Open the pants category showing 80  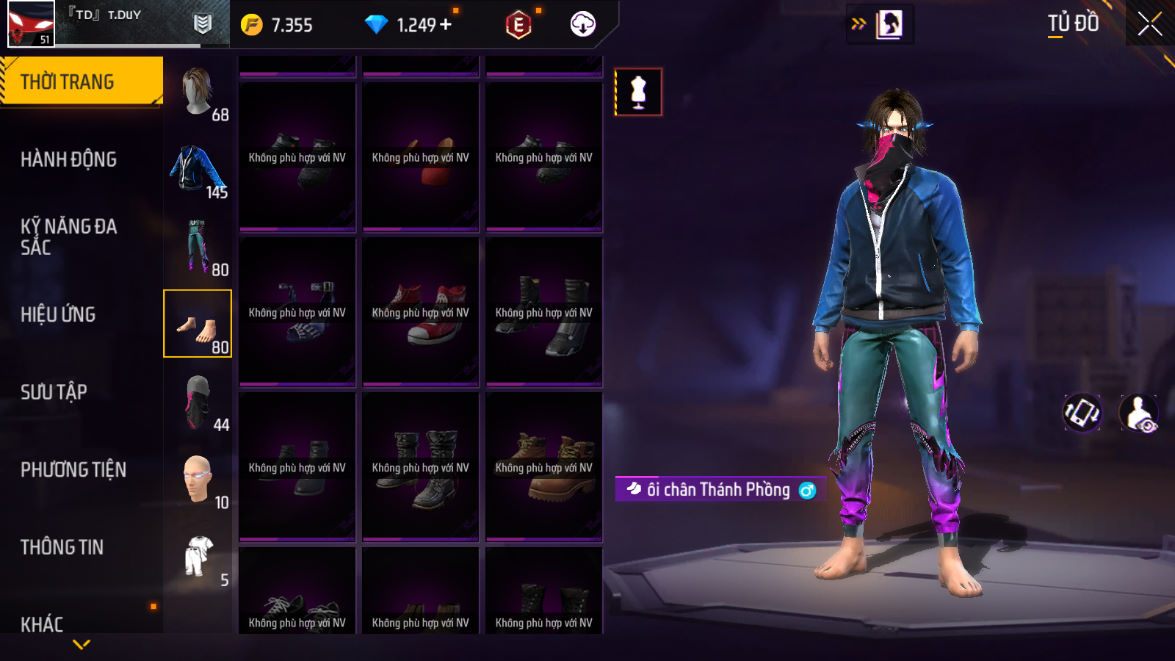[x=198, y=246]
